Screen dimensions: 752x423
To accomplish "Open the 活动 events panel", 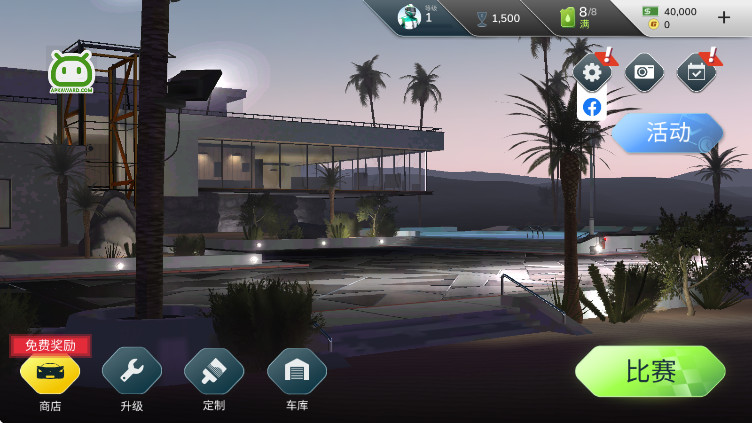I will (x=667, y=132).
